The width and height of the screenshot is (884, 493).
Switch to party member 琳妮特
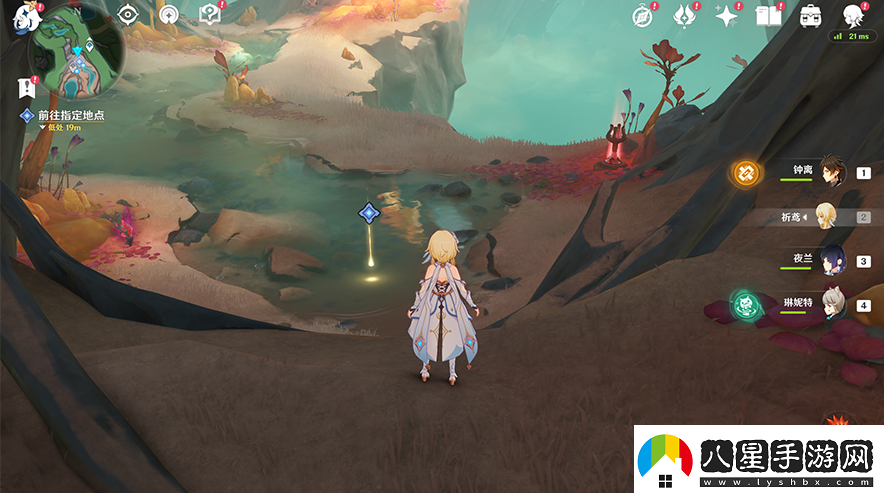832,304
